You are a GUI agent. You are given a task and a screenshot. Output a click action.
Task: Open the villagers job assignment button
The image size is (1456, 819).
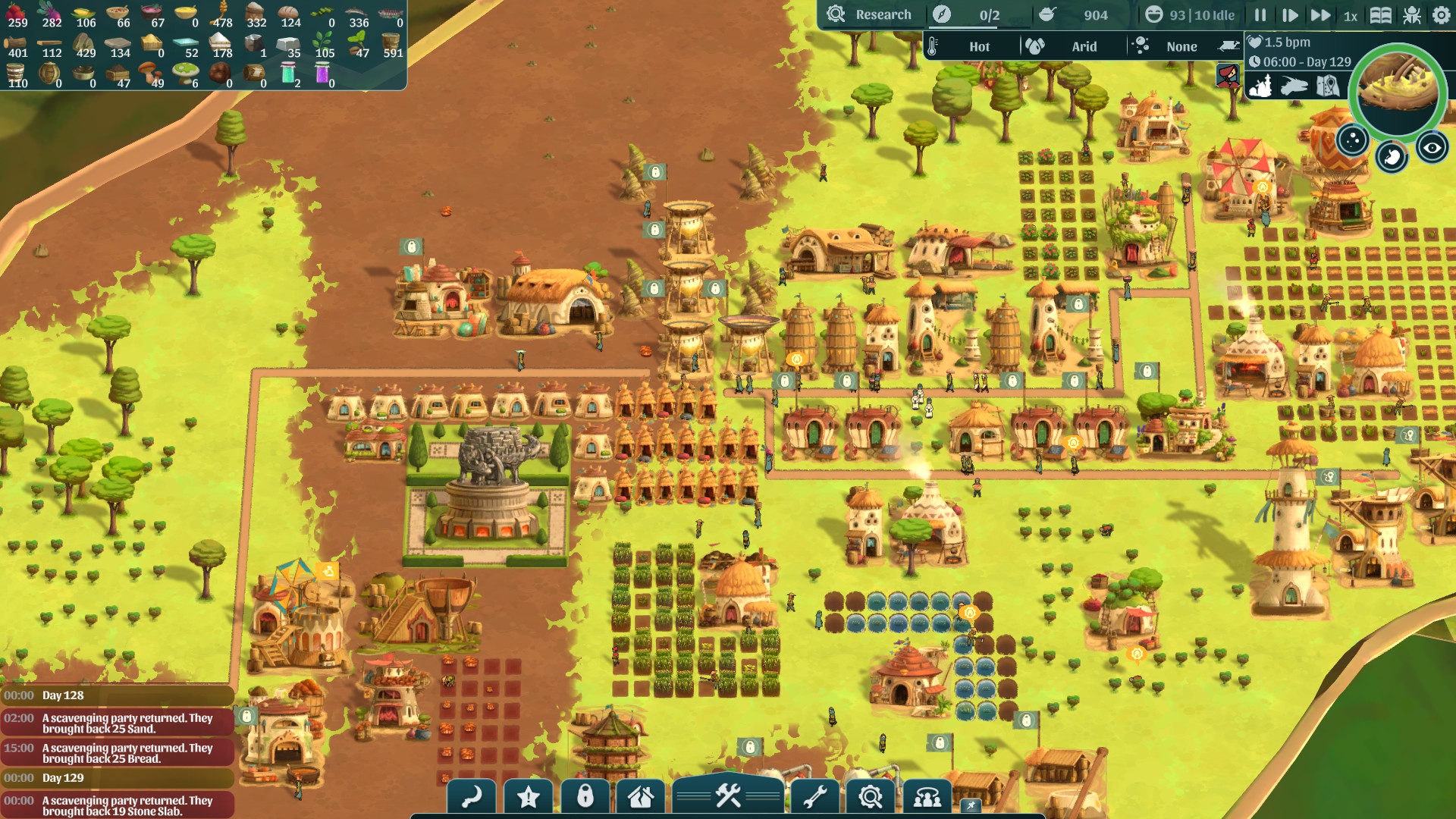[x=927, y=797]
